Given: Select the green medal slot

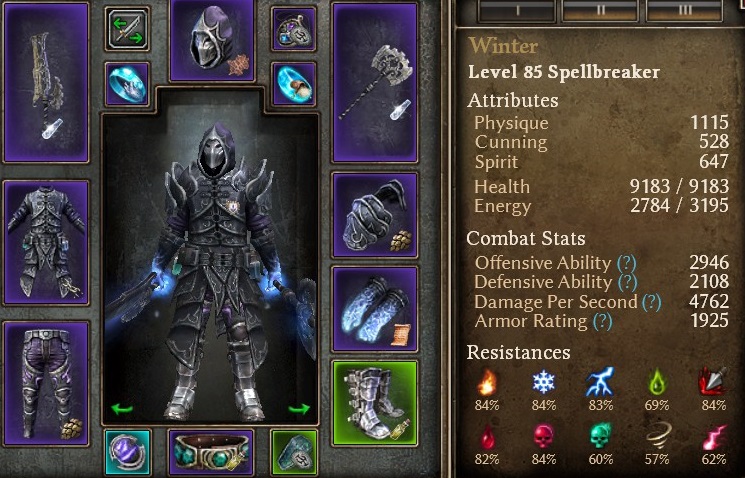Looking at the screenshot, I should pos(294,452).
